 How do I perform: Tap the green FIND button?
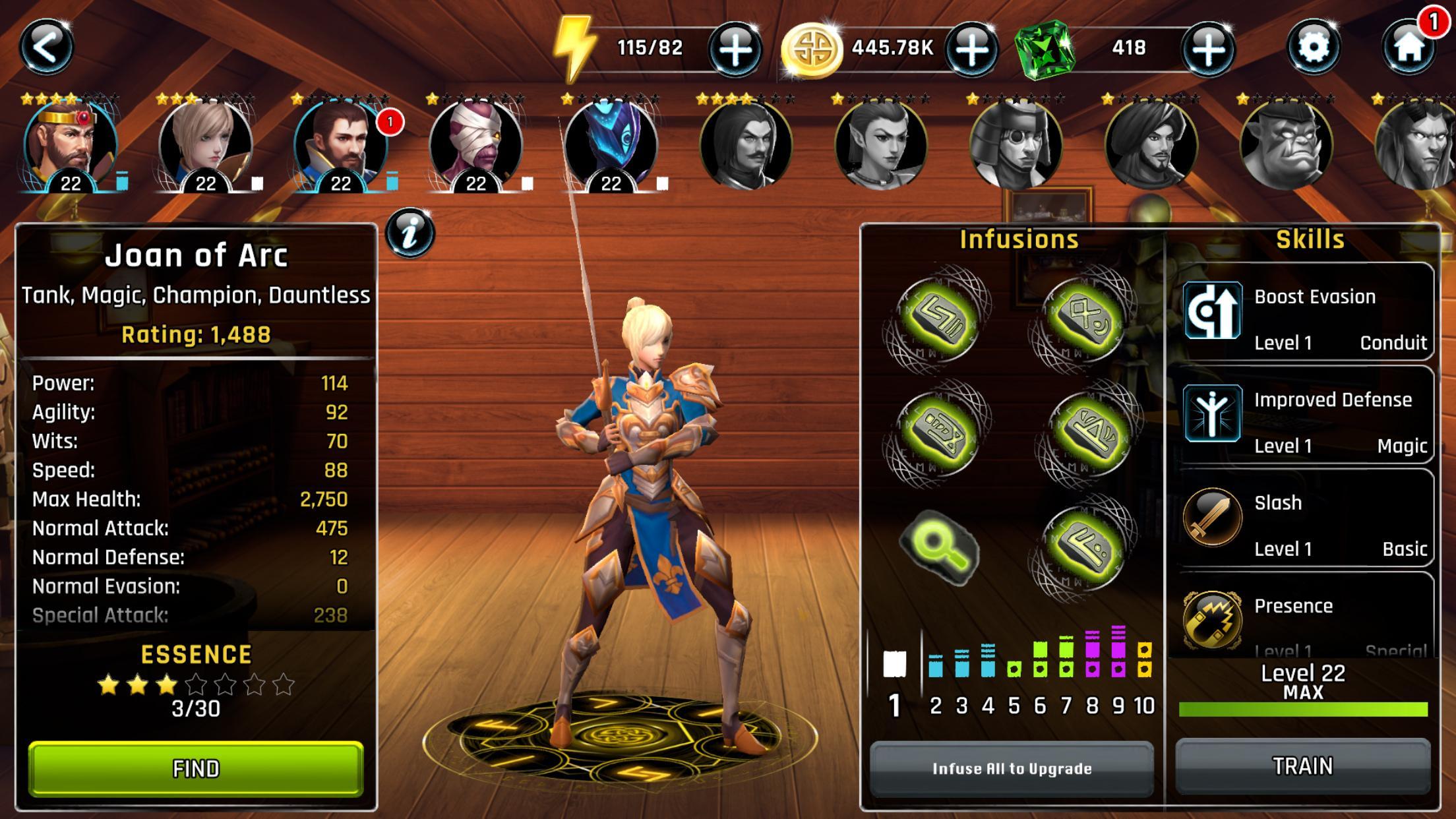[196, 768]
